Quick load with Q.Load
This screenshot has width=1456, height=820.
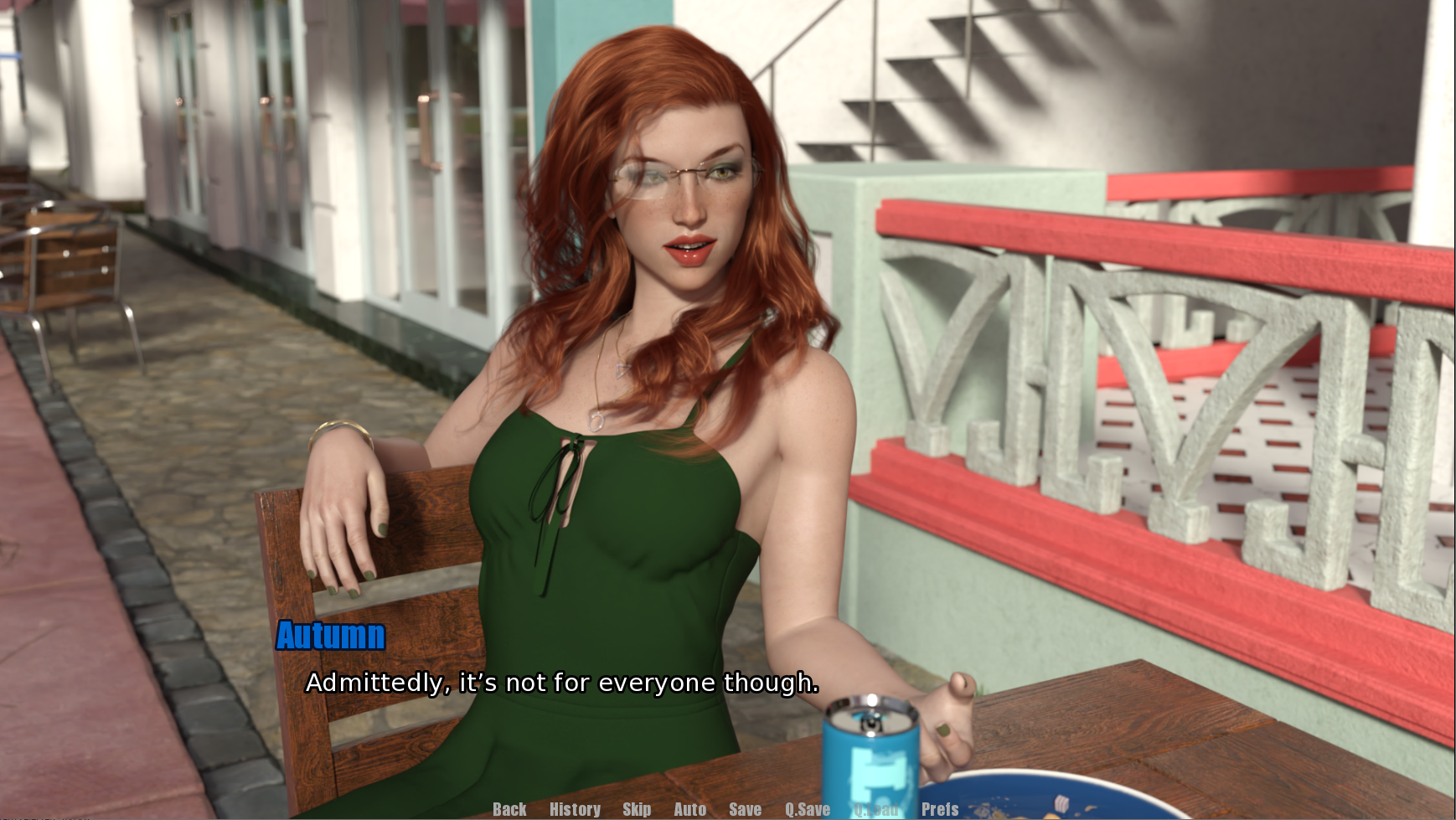pos(875,809)
